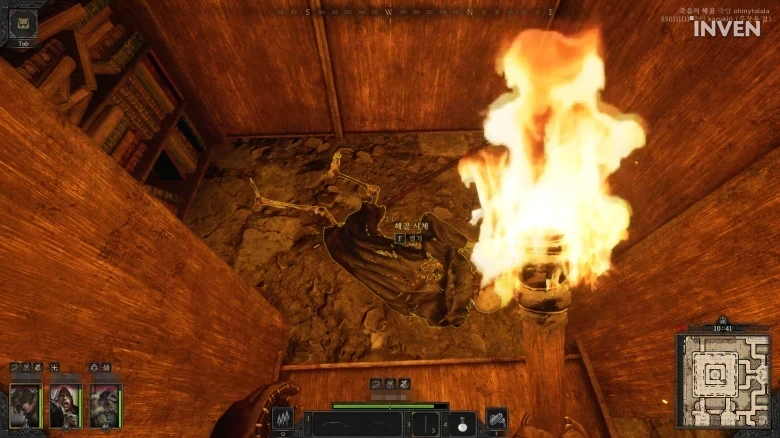Select the first party member portrait
Viewport: 780px width, 438px height.
[x=26, y=405]
